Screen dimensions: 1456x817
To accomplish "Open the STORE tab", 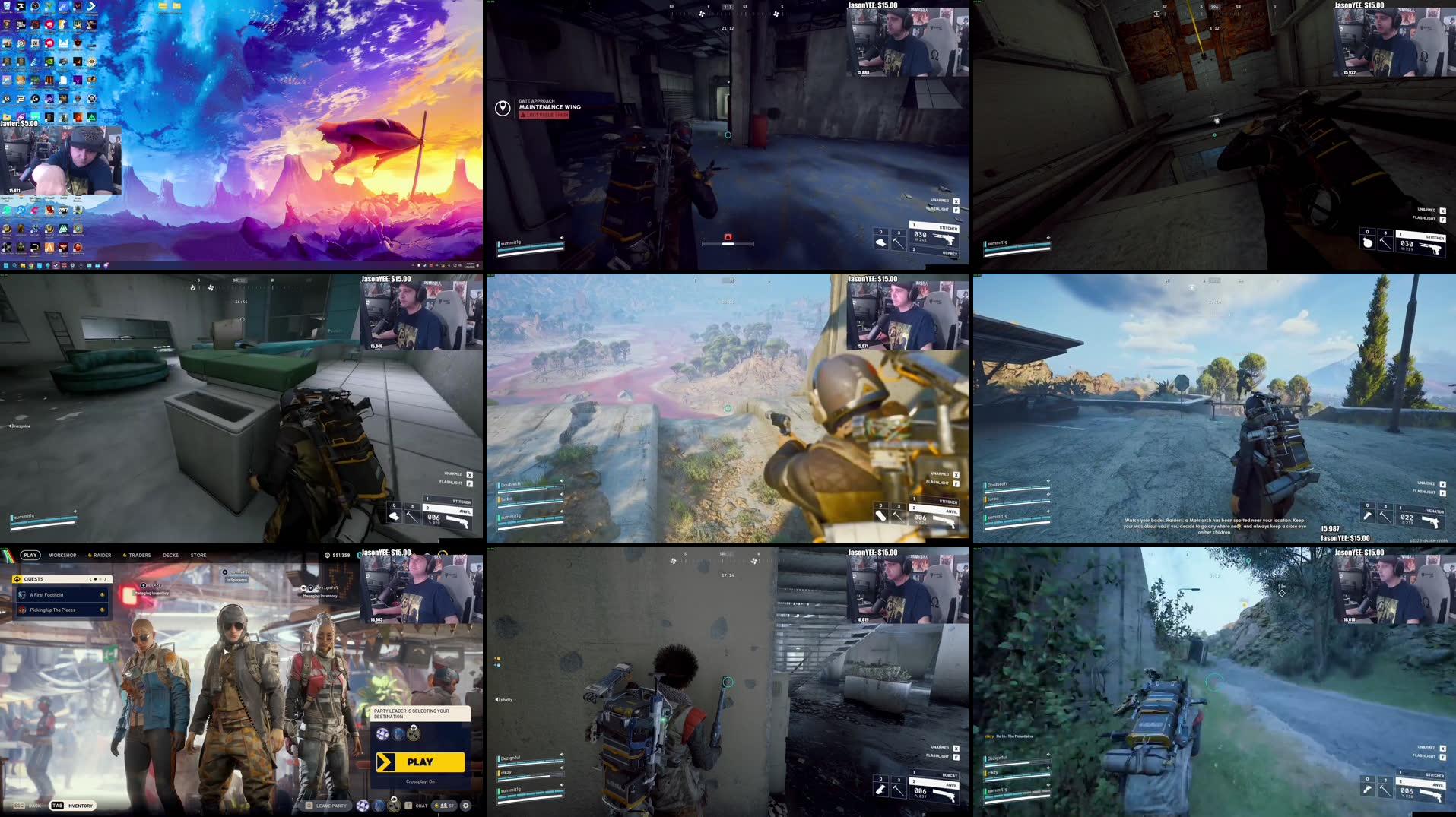I will click(199, 555).
